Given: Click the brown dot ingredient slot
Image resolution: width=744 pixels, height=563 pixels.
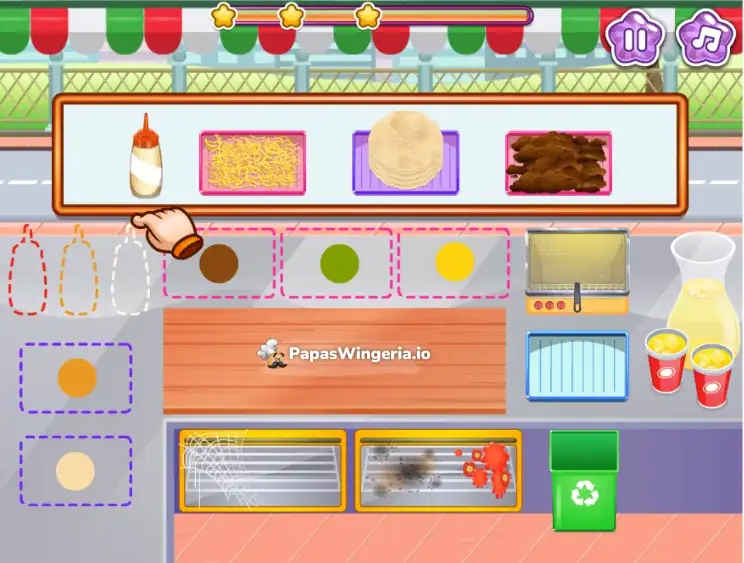Looking at the screenshot, I should point(219,263).
